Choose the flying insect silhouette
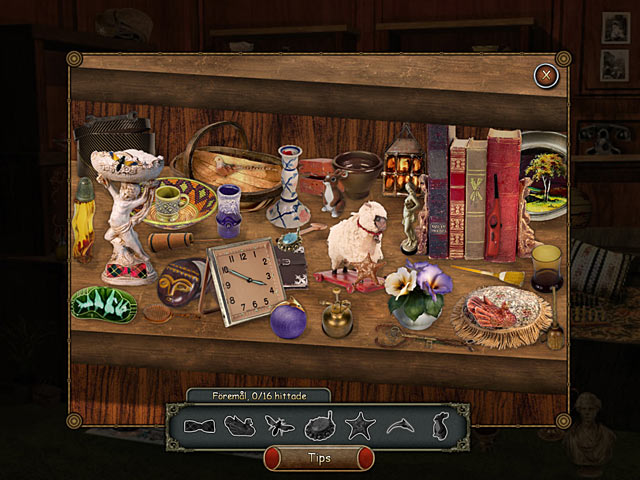Screen dimensions: 640x480 point(279,427)
